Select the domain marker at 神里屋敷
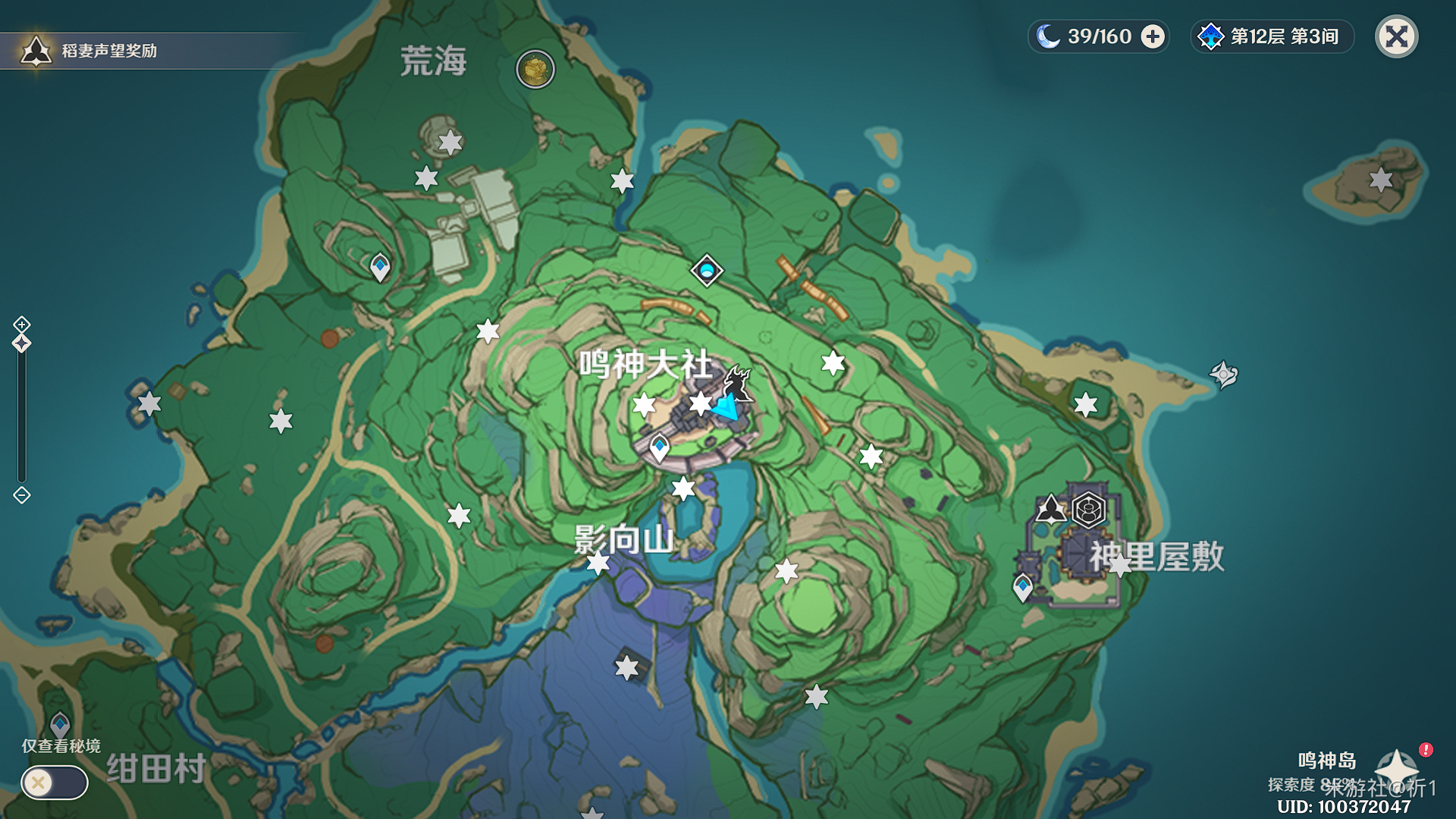The width and height of the screenshot is (1456, 819). (x=1088, y=509)
